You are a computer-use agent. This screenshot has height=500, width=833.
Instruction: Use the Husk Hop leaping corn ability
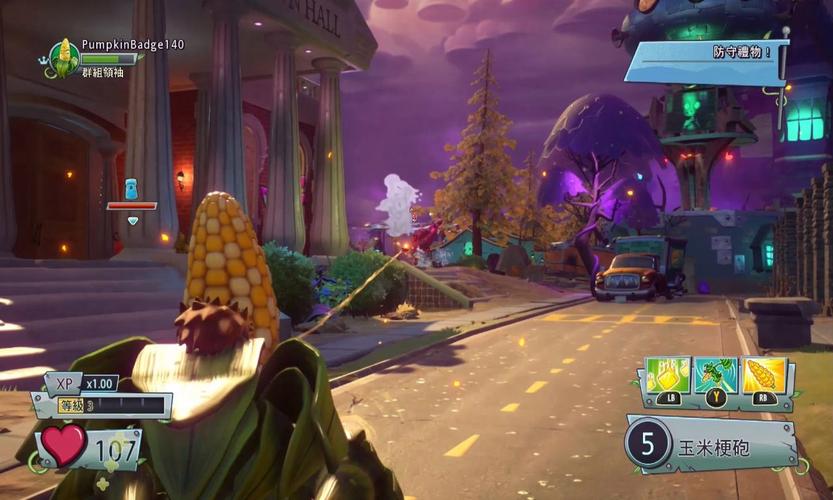click(715, 376)
